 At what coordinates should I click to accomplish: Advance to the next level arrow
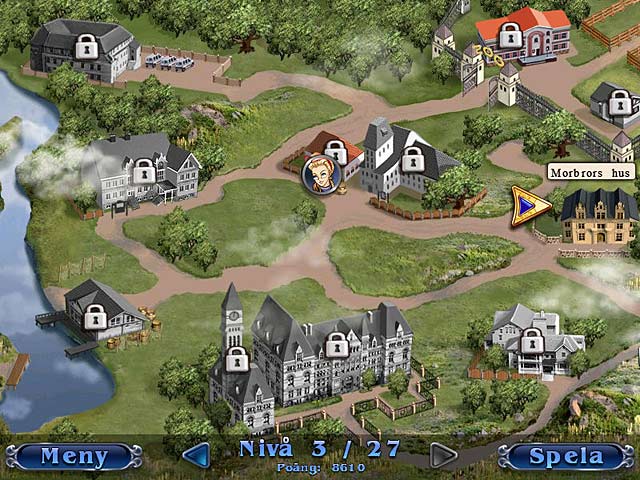443,456
